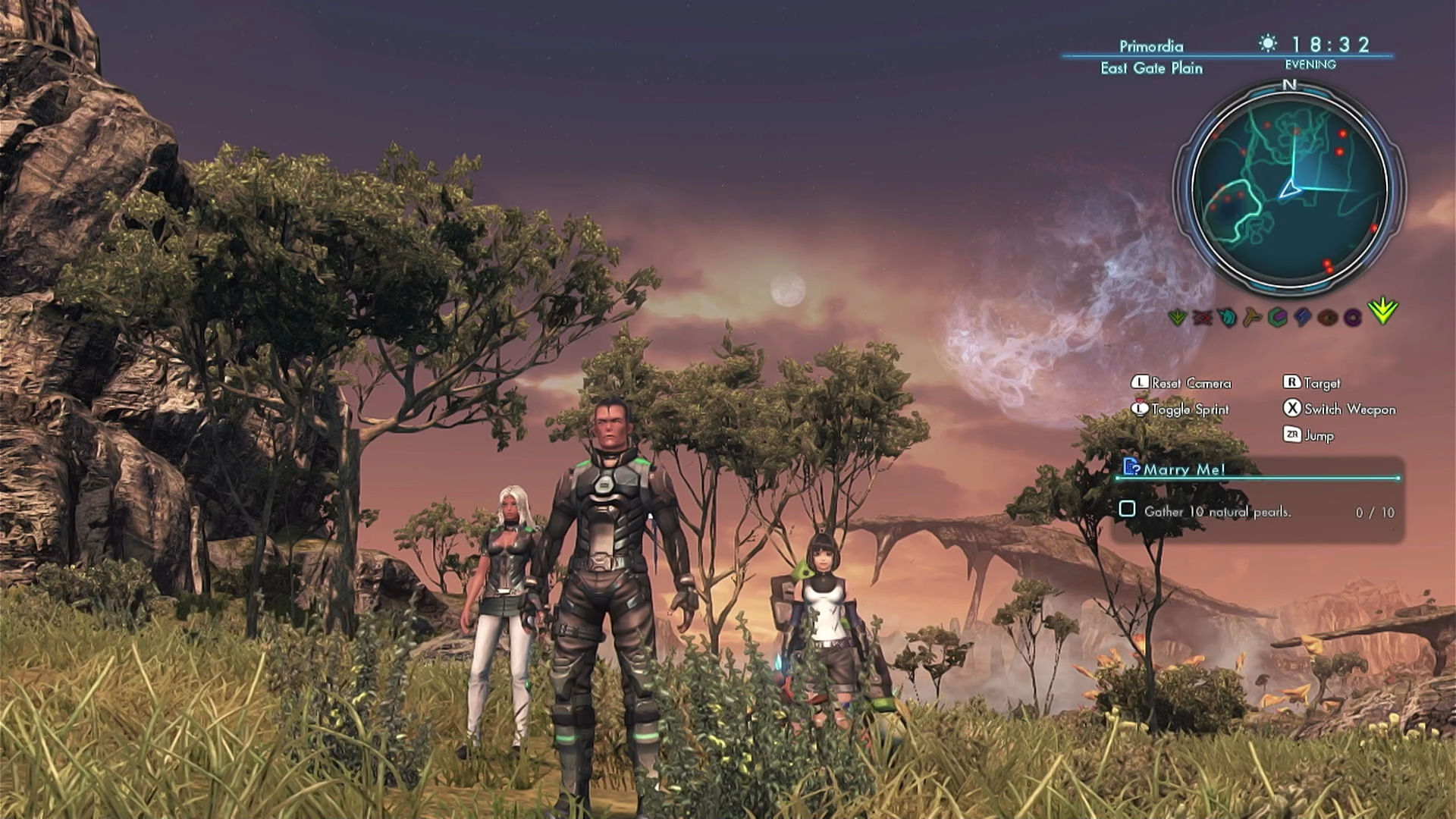This screenshot has height=819, width=1456.
Task: Pick the yellow three-pronged Reclaimers icon
Action: [1252, 317]
